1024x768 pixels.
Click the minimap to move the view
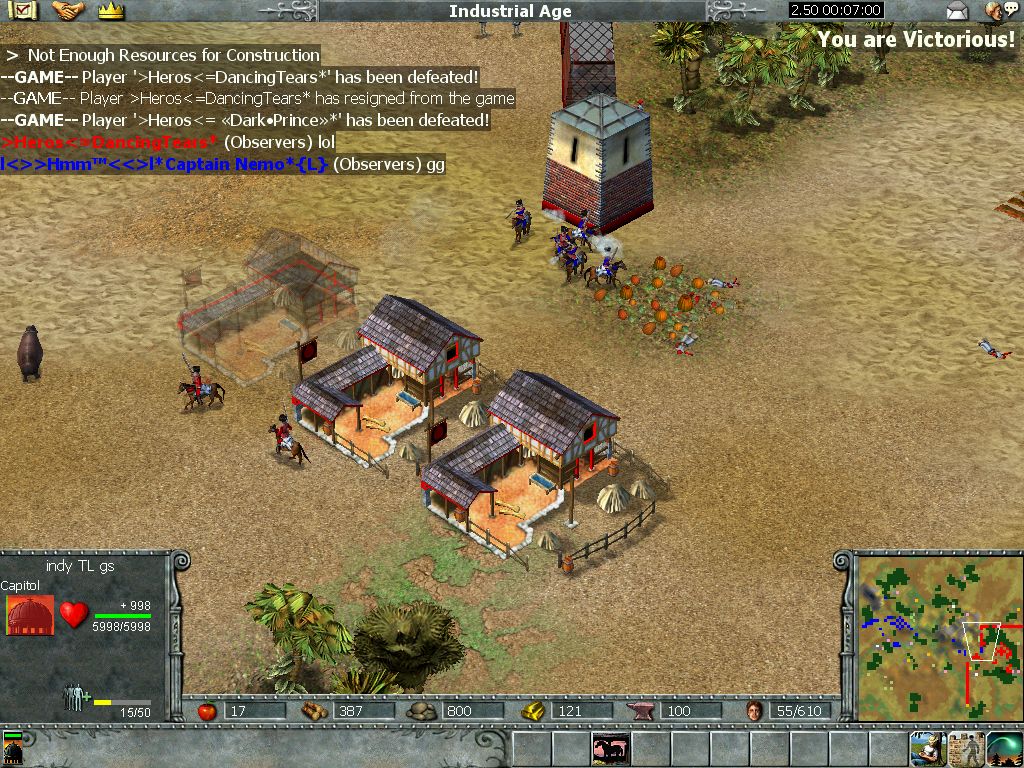click(937, 638)
